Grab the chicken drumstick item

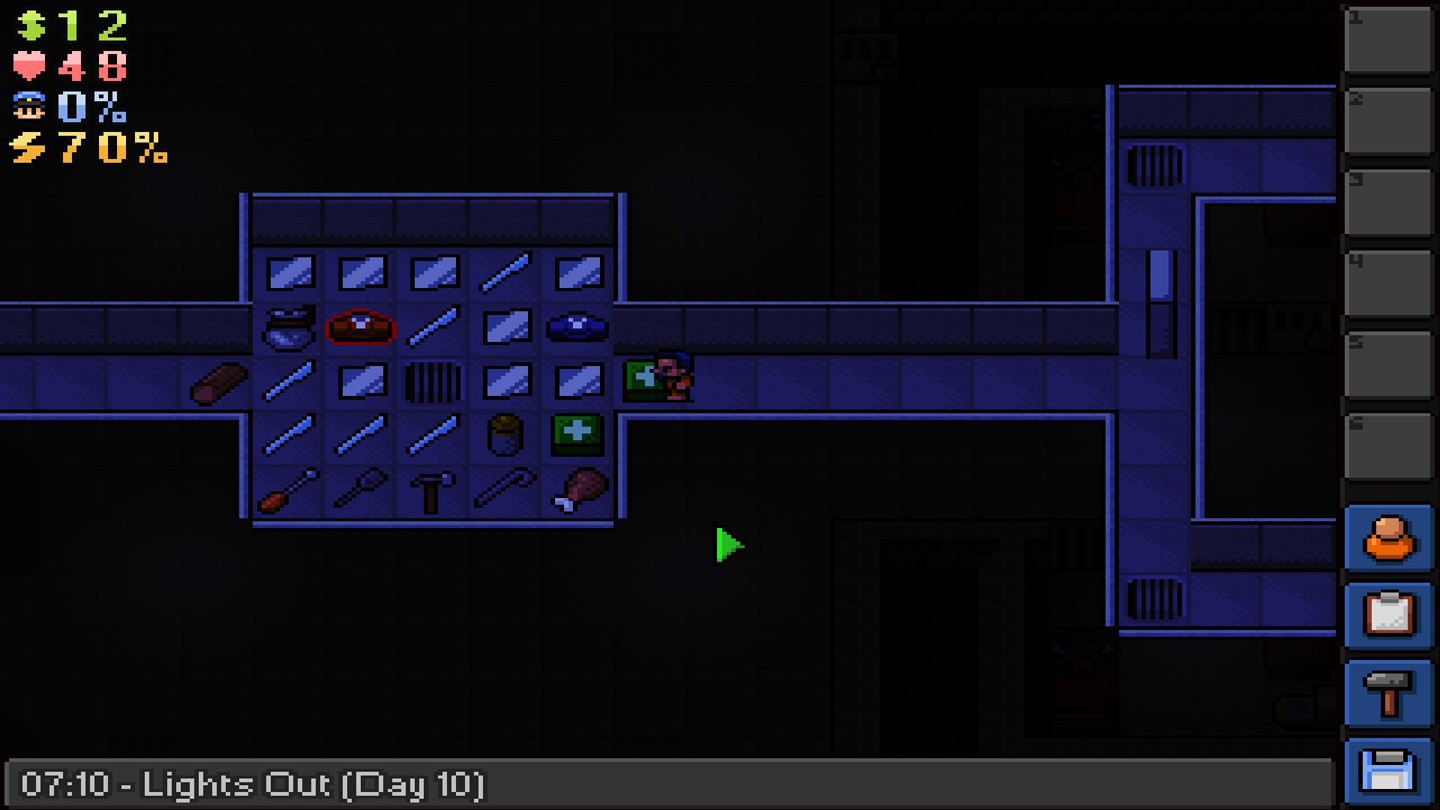click(577, 490)
